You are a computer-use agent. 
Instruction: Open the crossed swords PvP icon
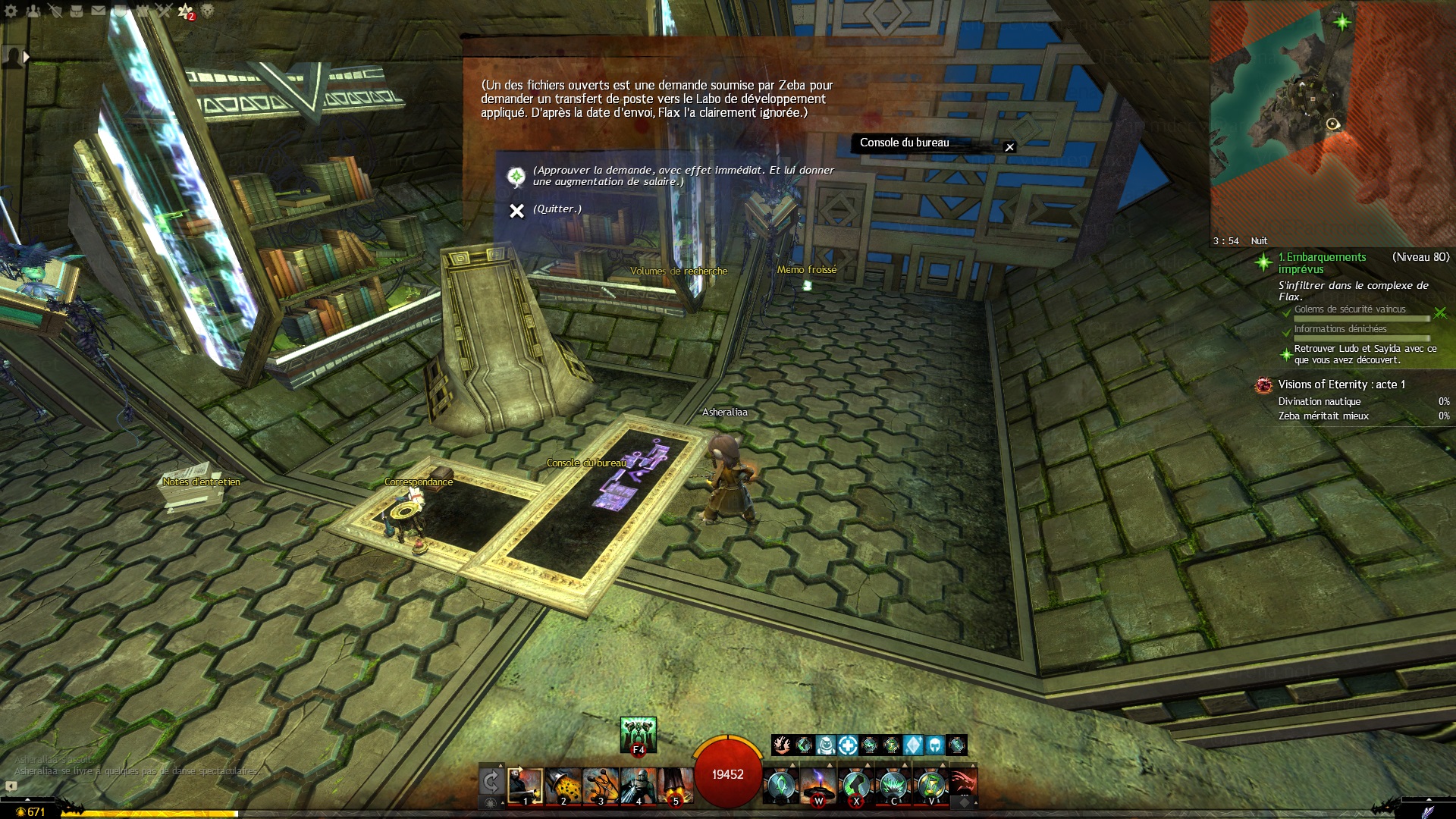point(164,11)
